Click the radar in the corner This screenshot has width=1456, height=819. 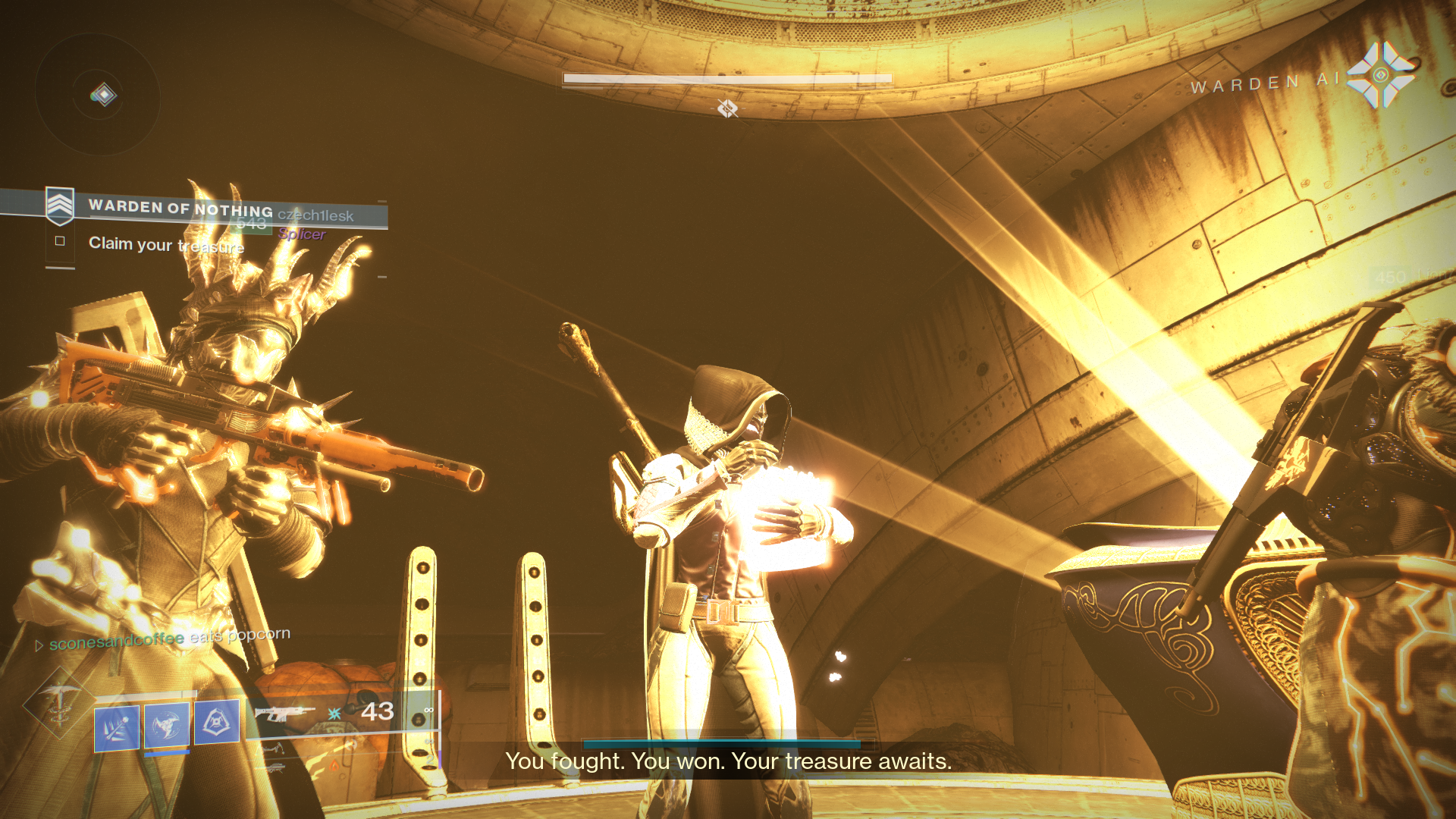(98, 94)
